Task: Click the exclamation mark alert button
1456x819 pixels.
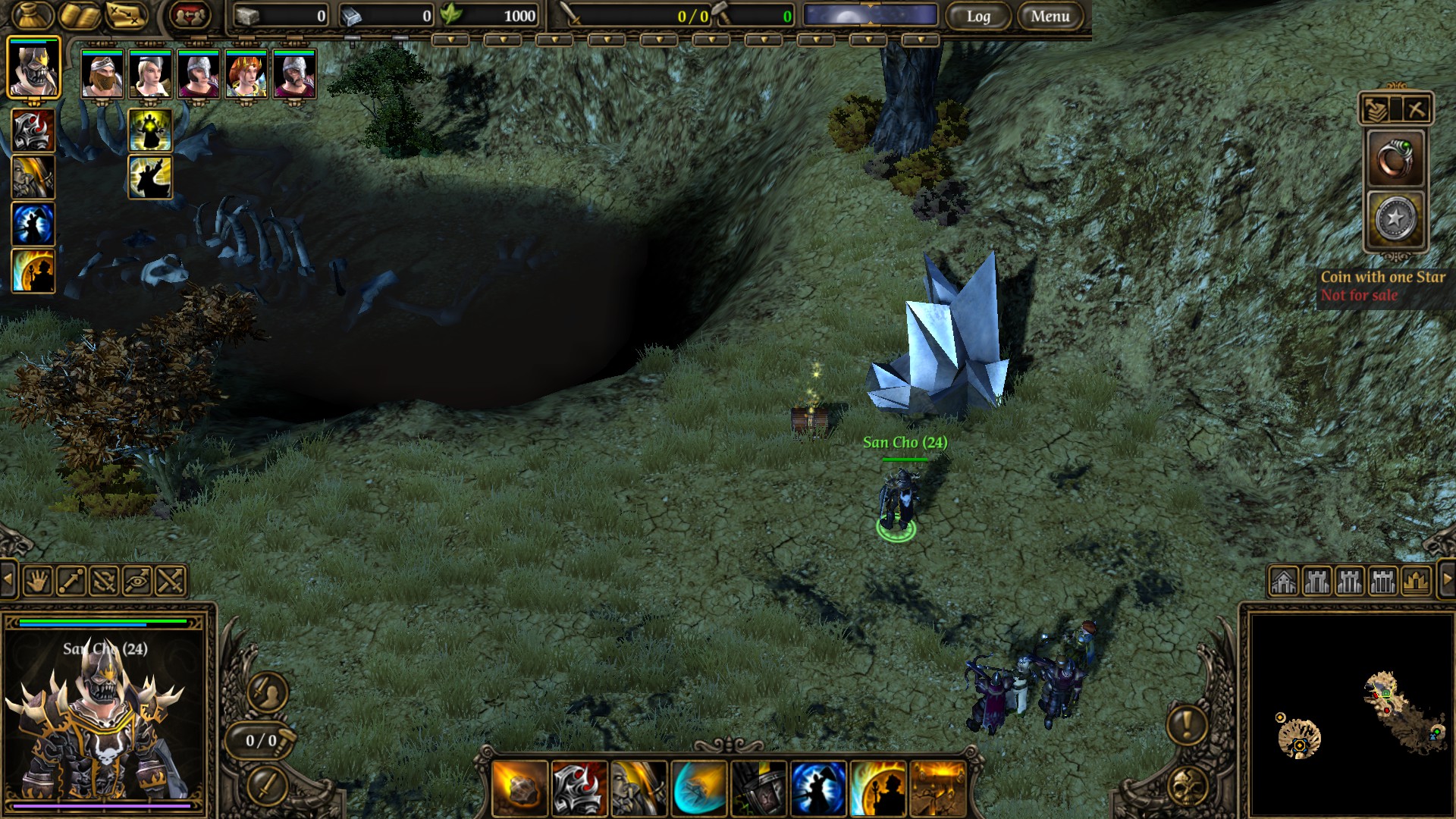Action: point(1187,724)
